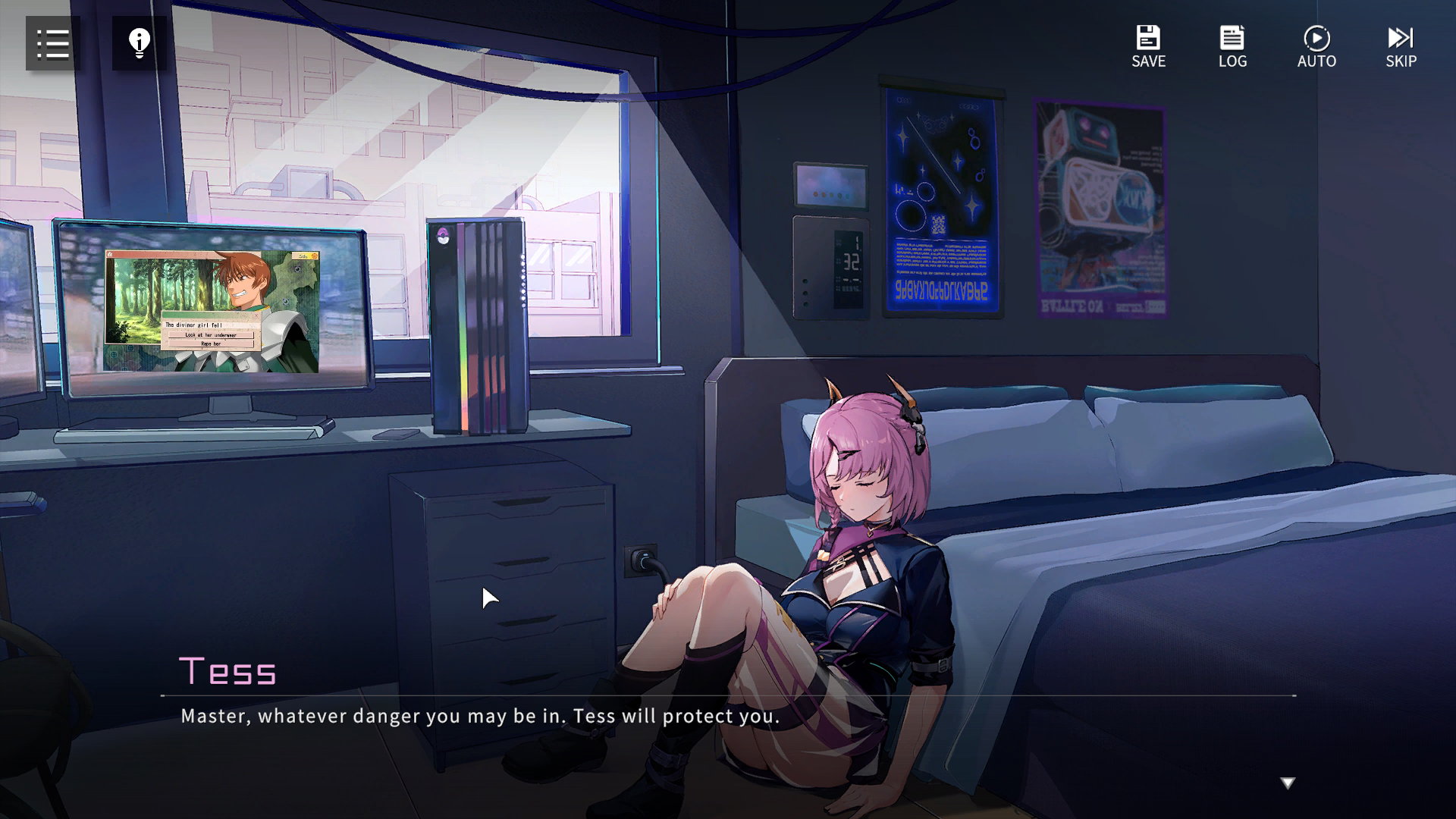Screen dimensions: 1456x819
Task: Click the lightbulb hint icon
Action: 140,44
